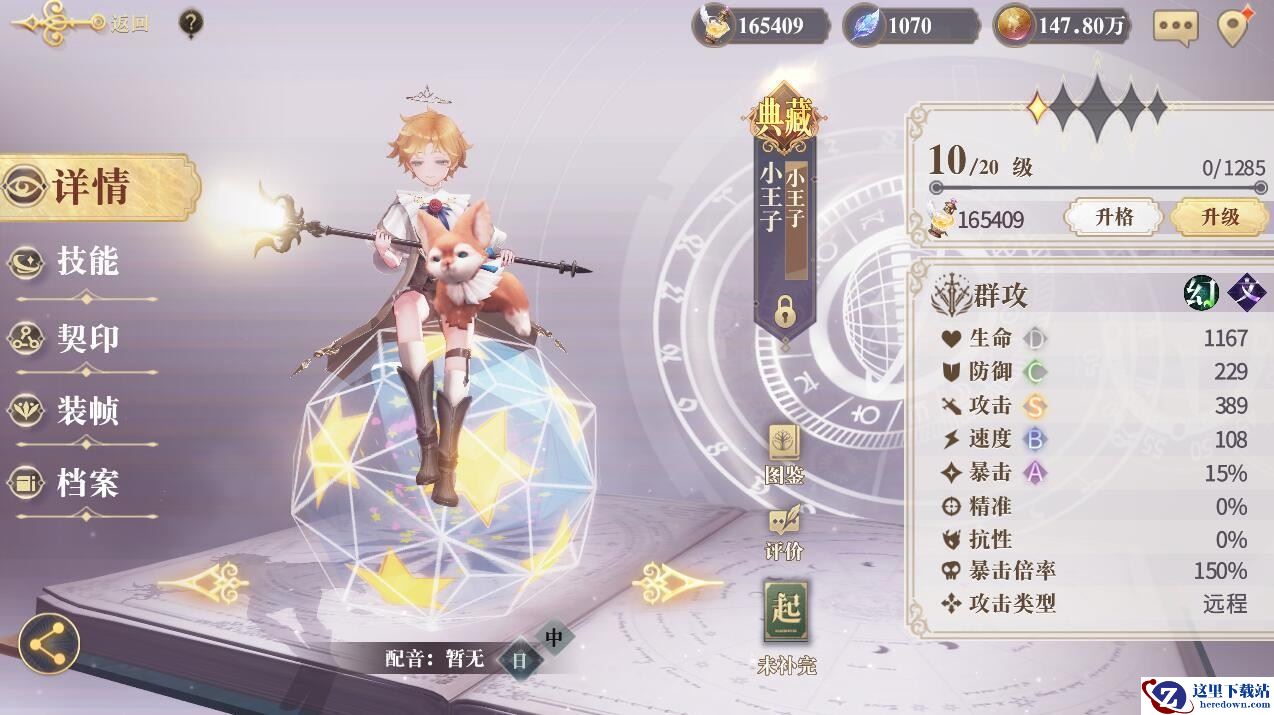
Task: Open the chat speech bubble icon
Action: 1175,27
